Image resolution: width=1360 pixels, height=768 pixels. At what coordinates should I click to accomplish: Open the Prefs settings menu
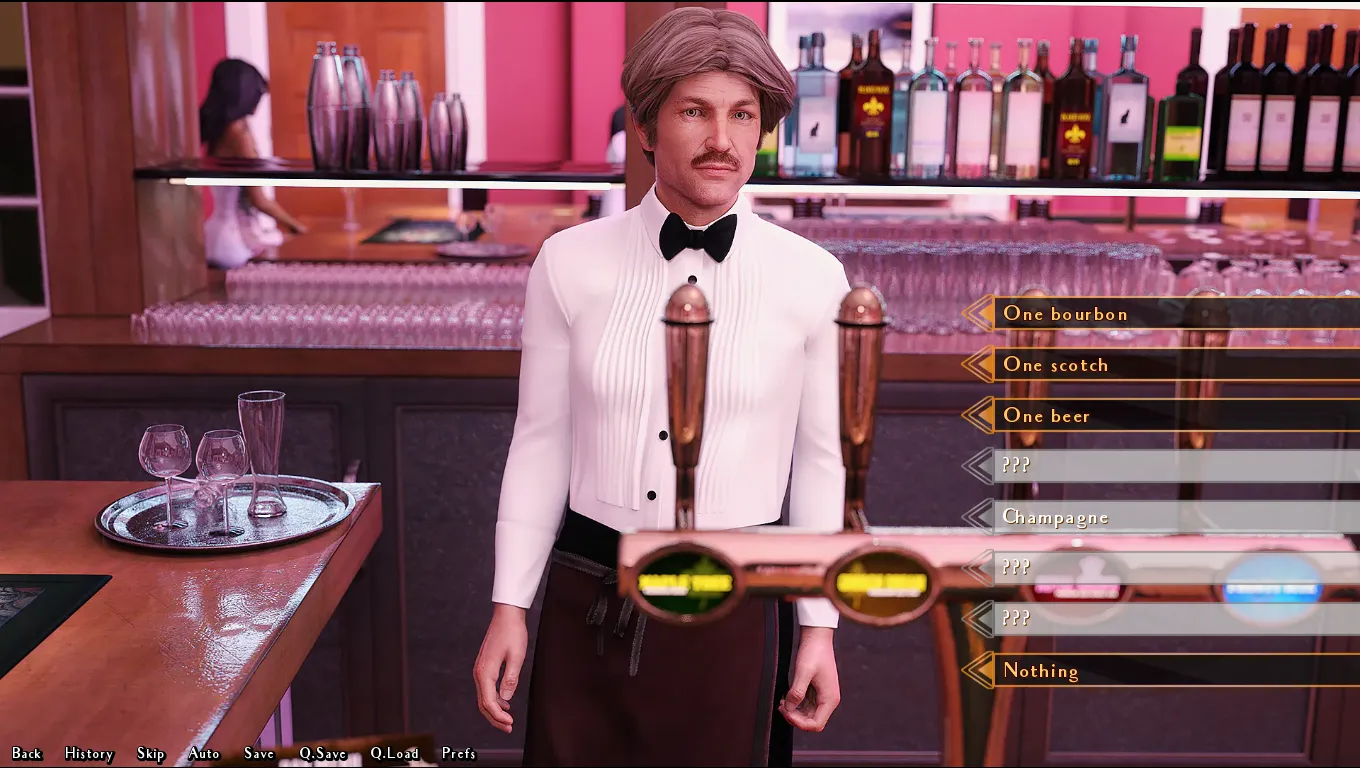pos(459,753)
